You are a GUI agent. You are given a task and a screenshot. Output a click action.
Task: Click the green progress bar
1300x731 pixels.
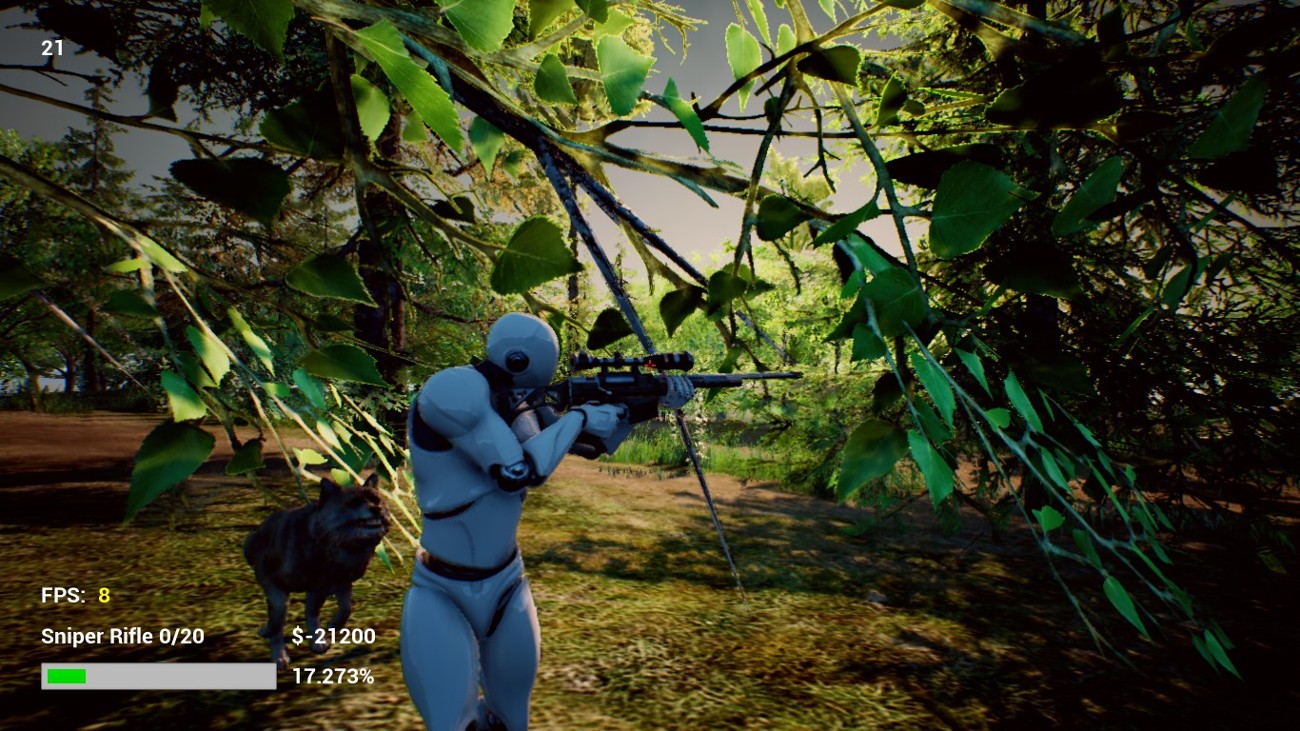(x=65, y=677)
